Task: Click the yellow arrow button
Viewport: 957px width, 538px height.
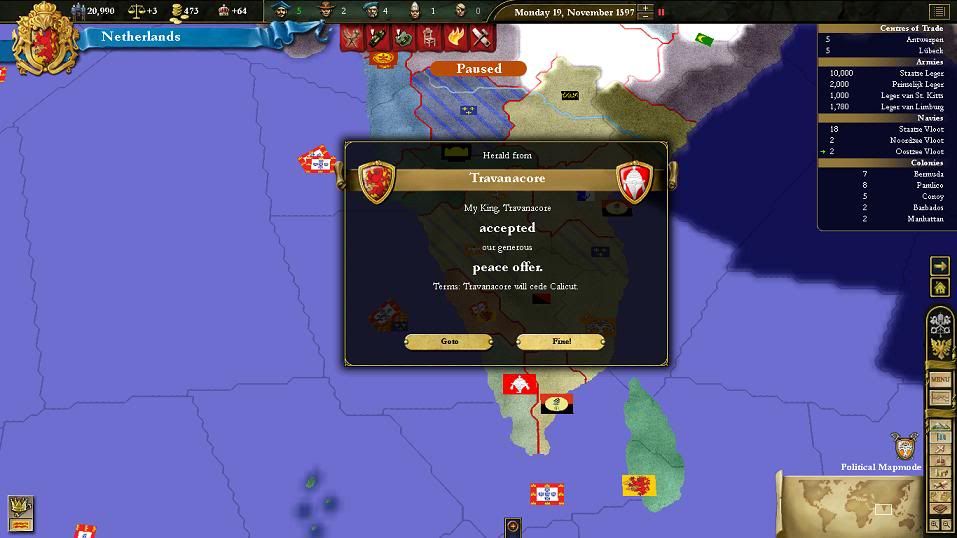Action: [940, 266]
